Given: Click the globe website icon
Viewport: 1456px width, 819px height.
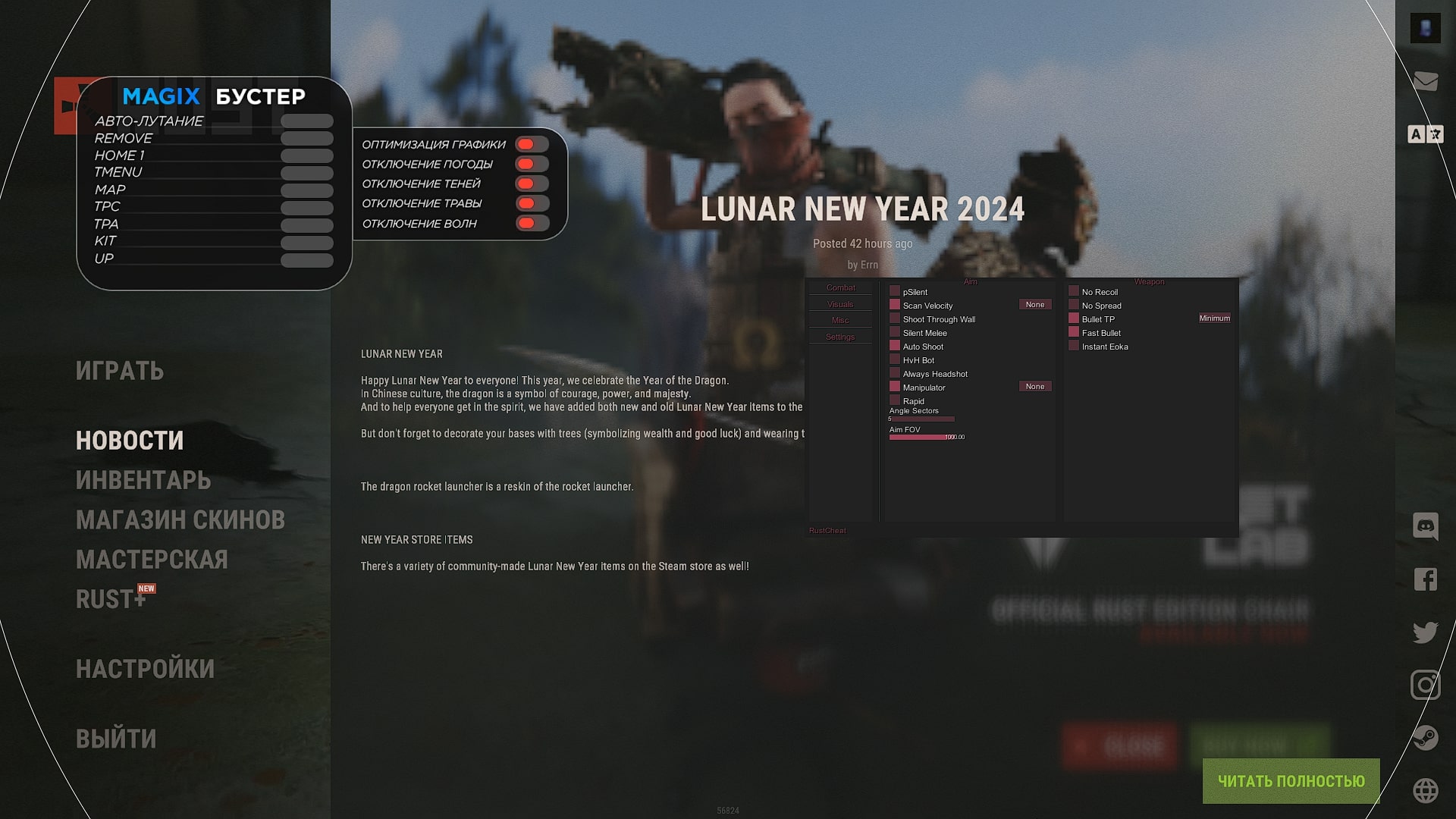Looking at the screenshot, I should tap(1426, 789).
